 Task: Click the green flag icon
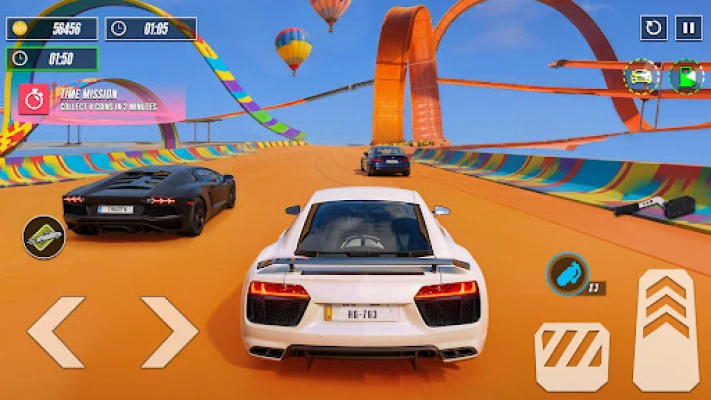click(685, 77)
